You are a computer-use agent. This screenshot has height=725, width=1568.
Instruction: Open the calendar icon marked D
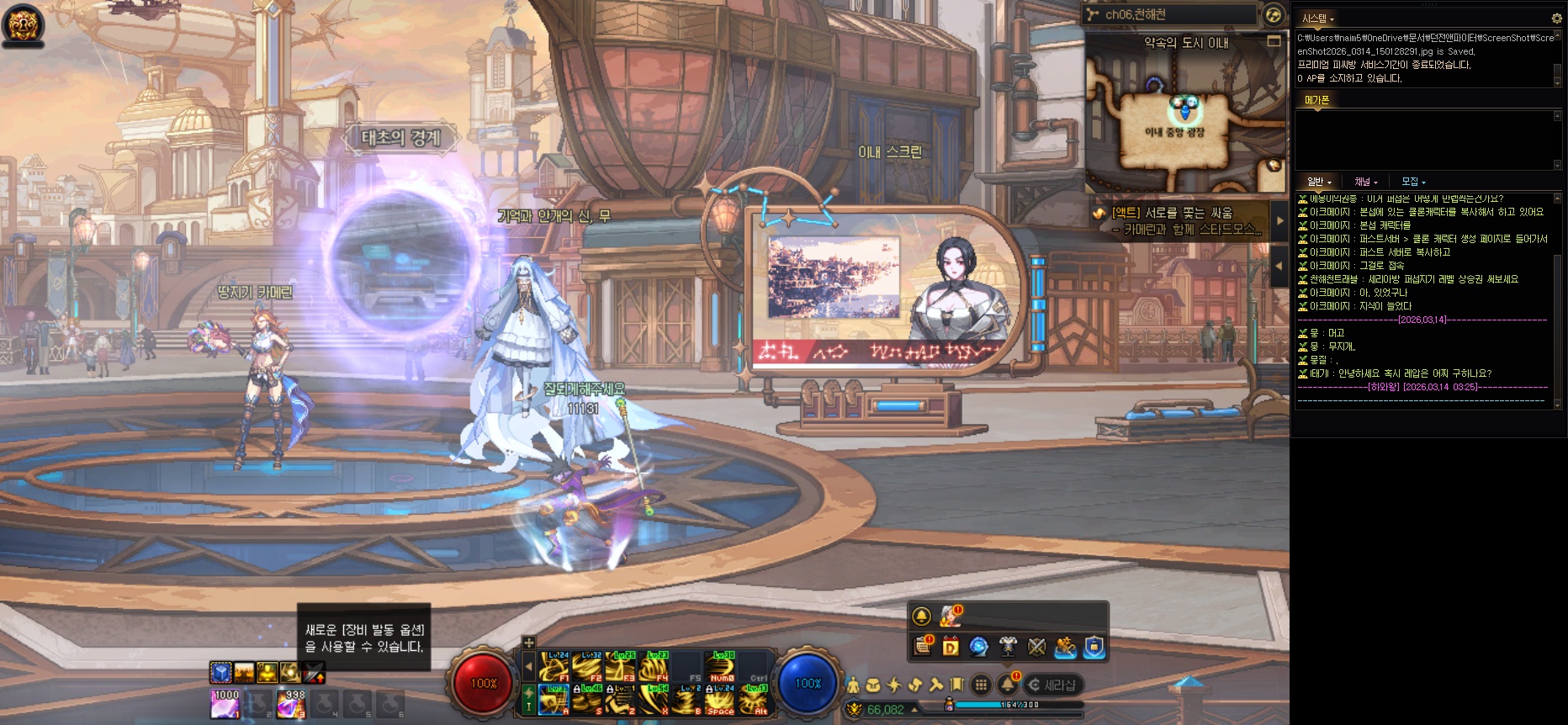[951, 646]
